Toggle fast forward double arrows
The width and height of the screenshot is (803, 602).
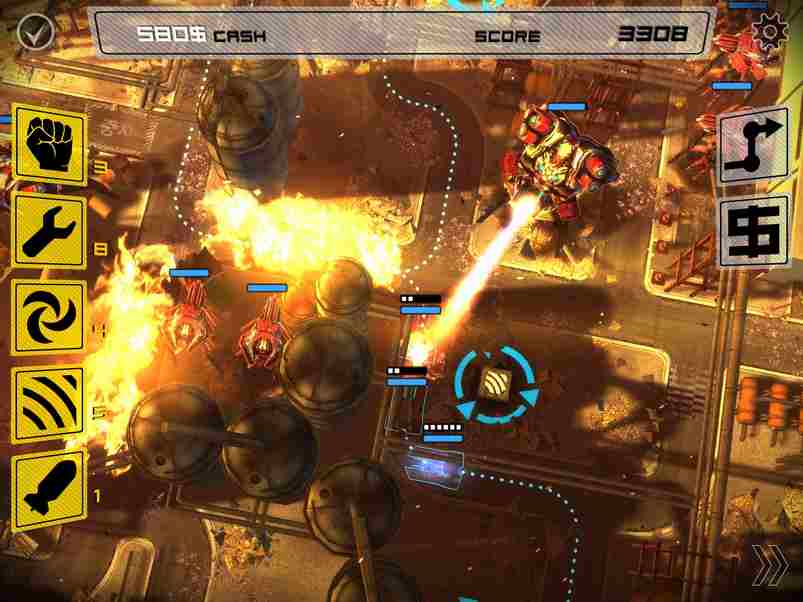pyautogui.click(x=769, y=567)
